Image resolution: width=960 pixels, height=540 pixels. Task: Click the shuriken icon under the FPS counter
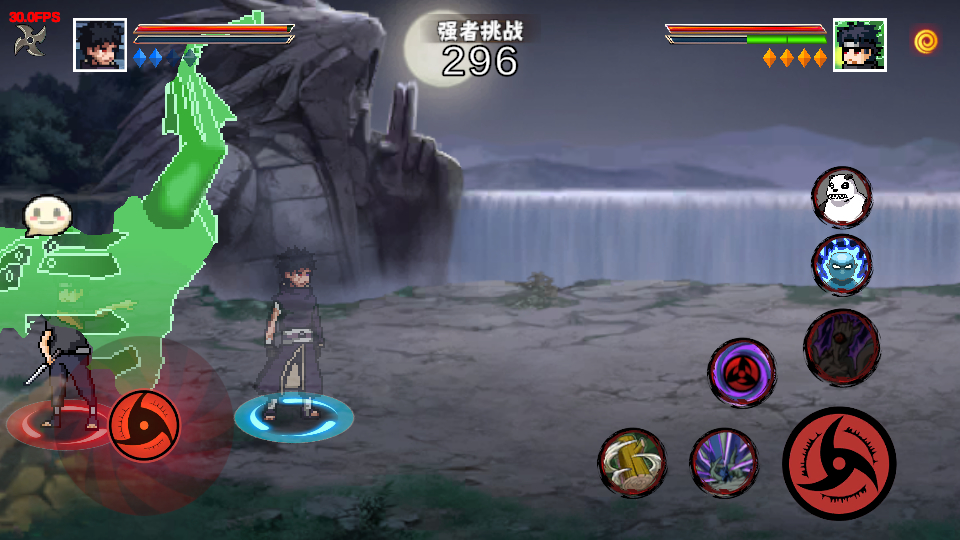[x=30, y=41]
